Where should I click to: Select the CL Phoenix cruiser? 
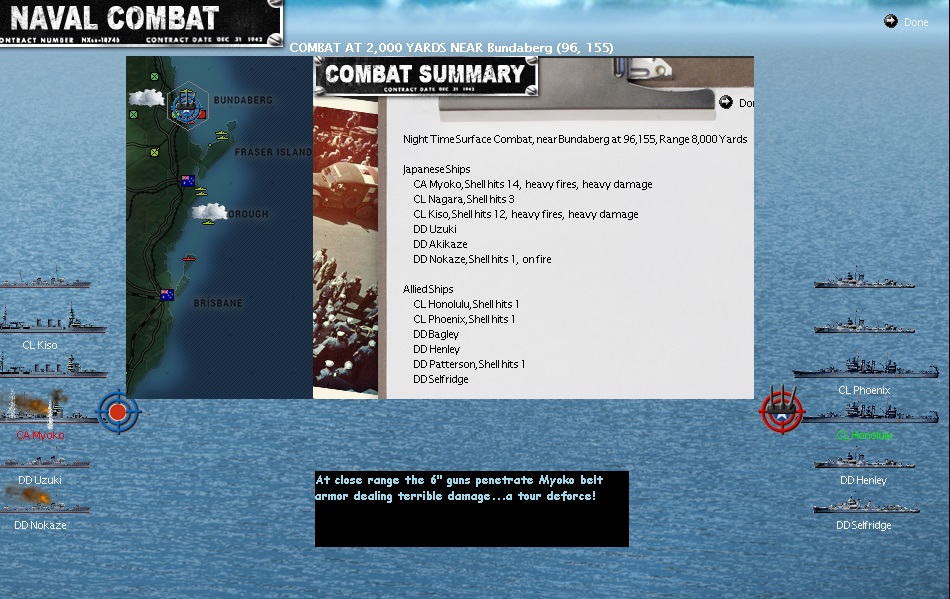[x=863, y=368]
